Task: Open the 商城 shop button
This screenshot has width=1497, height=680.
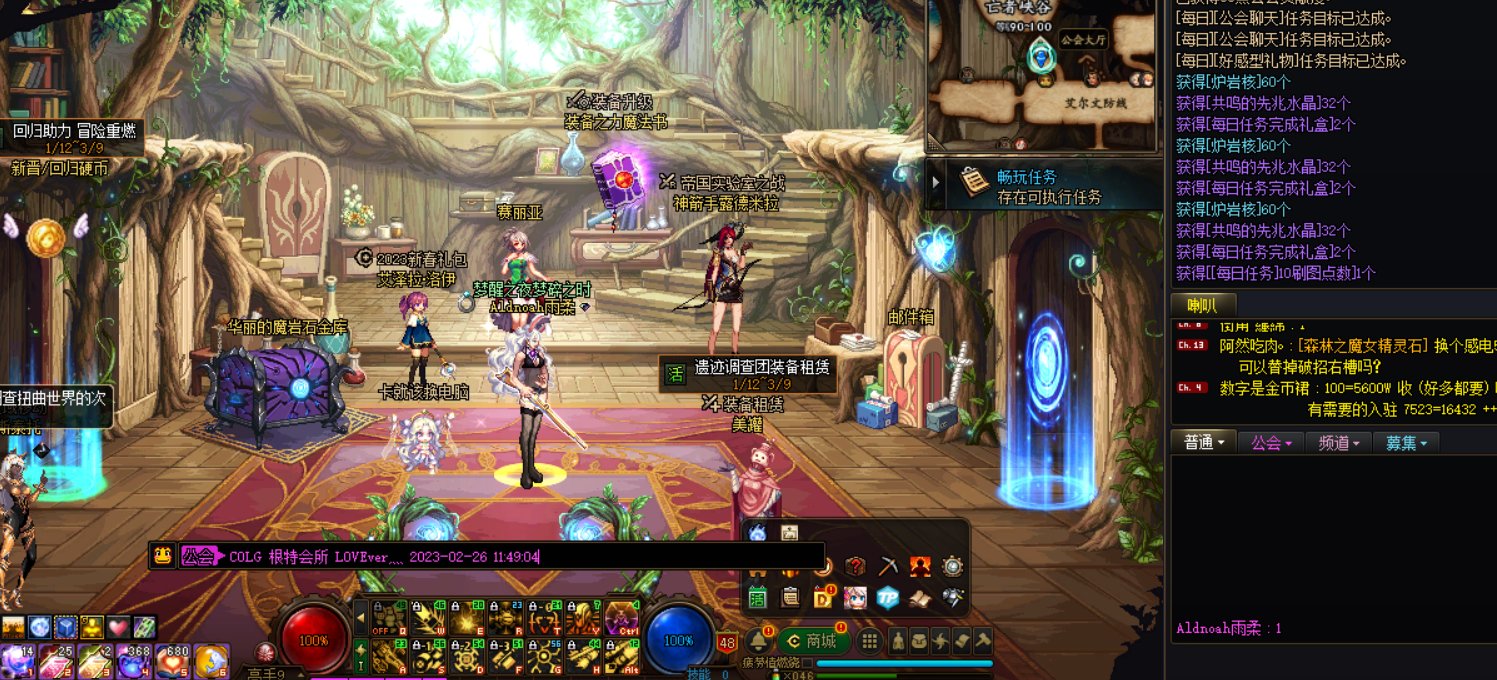Action: click(812, 641)
